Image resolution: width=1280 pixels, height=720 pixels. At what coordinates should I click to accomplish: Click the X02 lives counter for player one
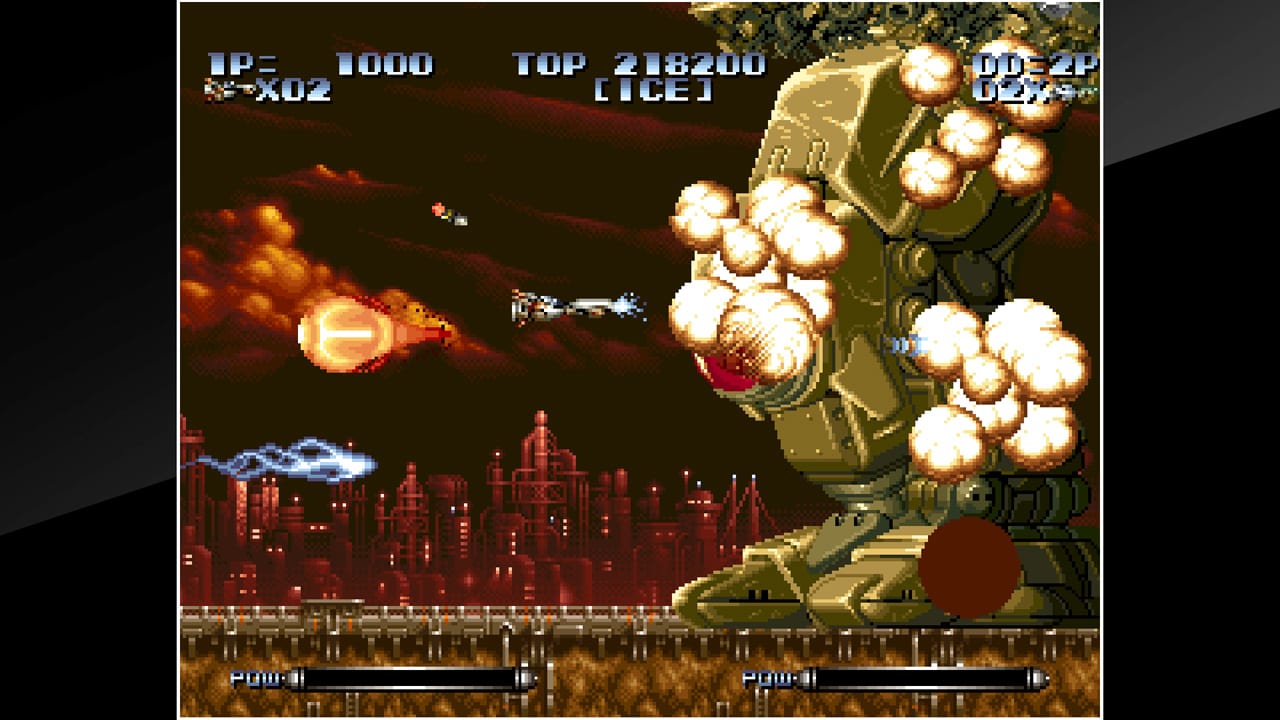(297, 93)
